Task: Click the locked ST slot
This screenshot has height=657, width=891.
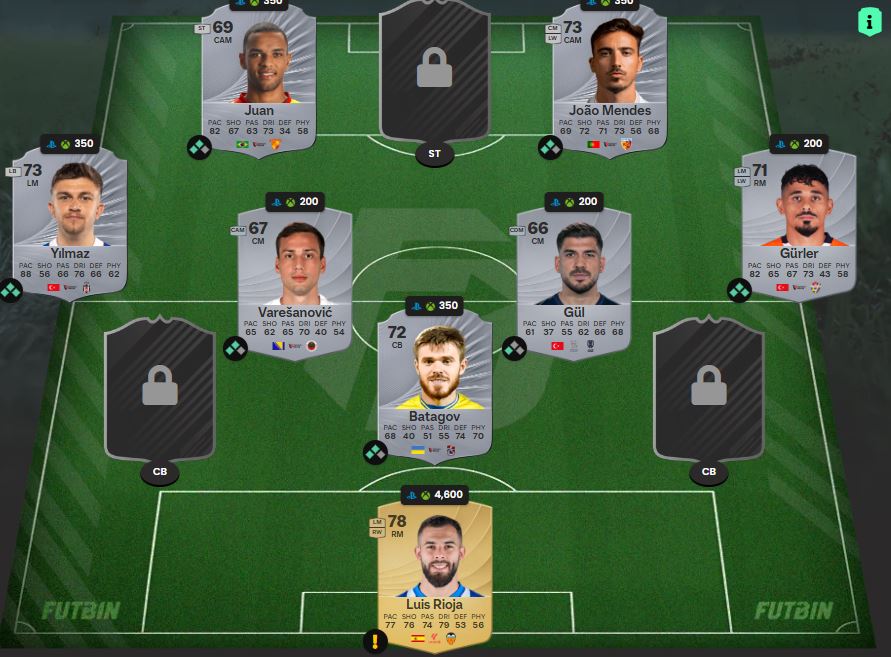Action: [x=434, y=80]
